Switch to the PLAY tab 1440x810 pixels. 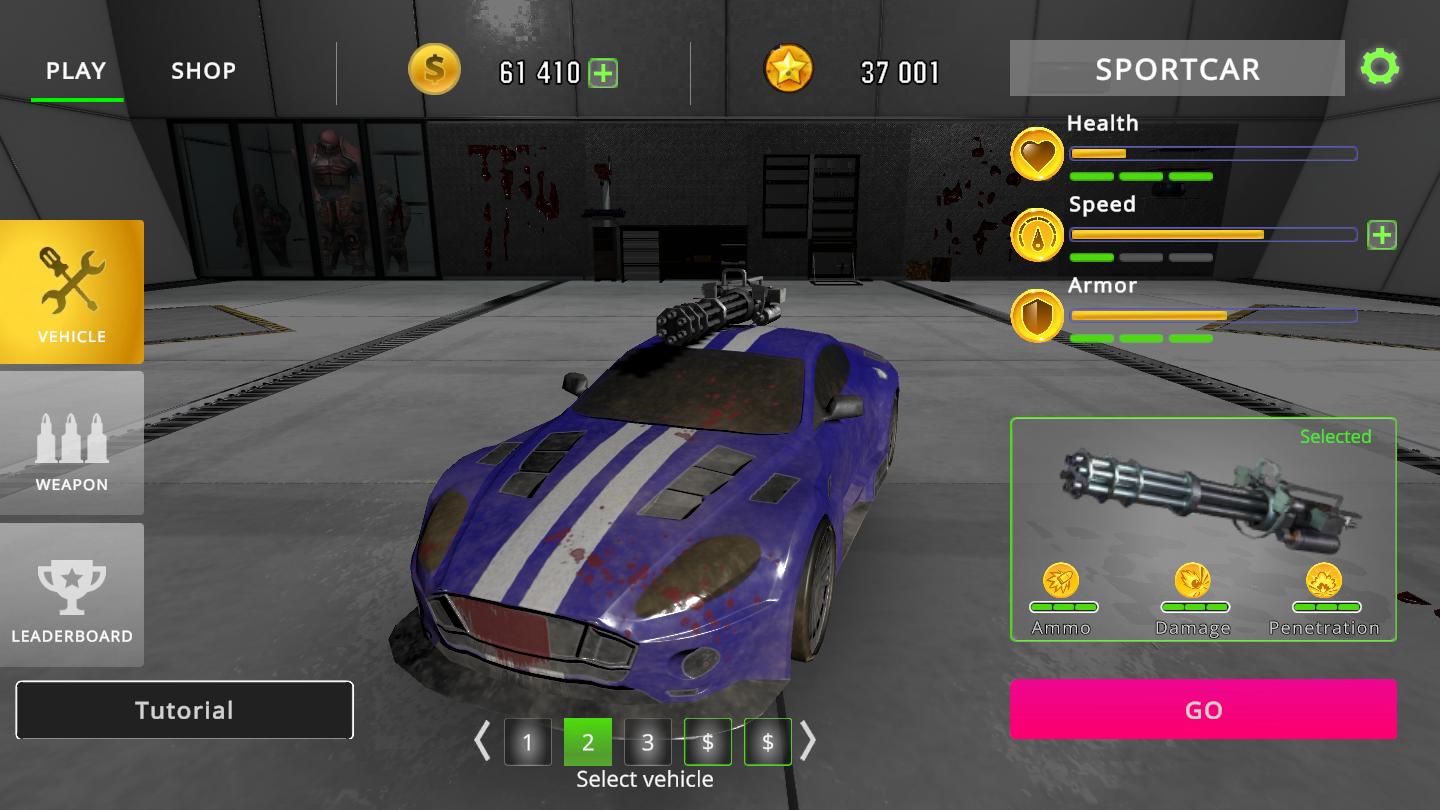pos(76,71)
